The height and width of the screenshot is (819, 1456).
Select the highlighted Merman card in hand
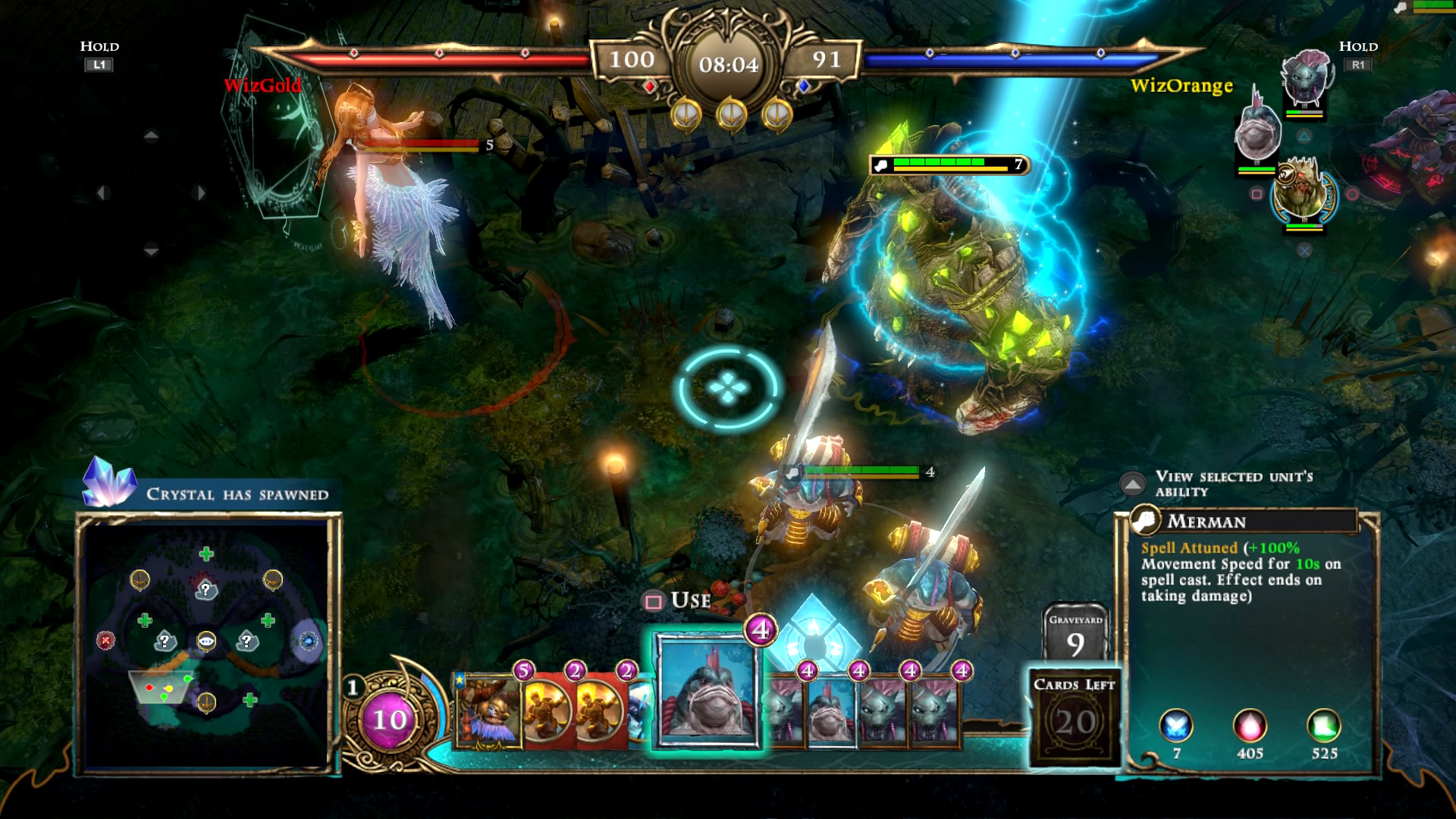click(x=707, y=690)
